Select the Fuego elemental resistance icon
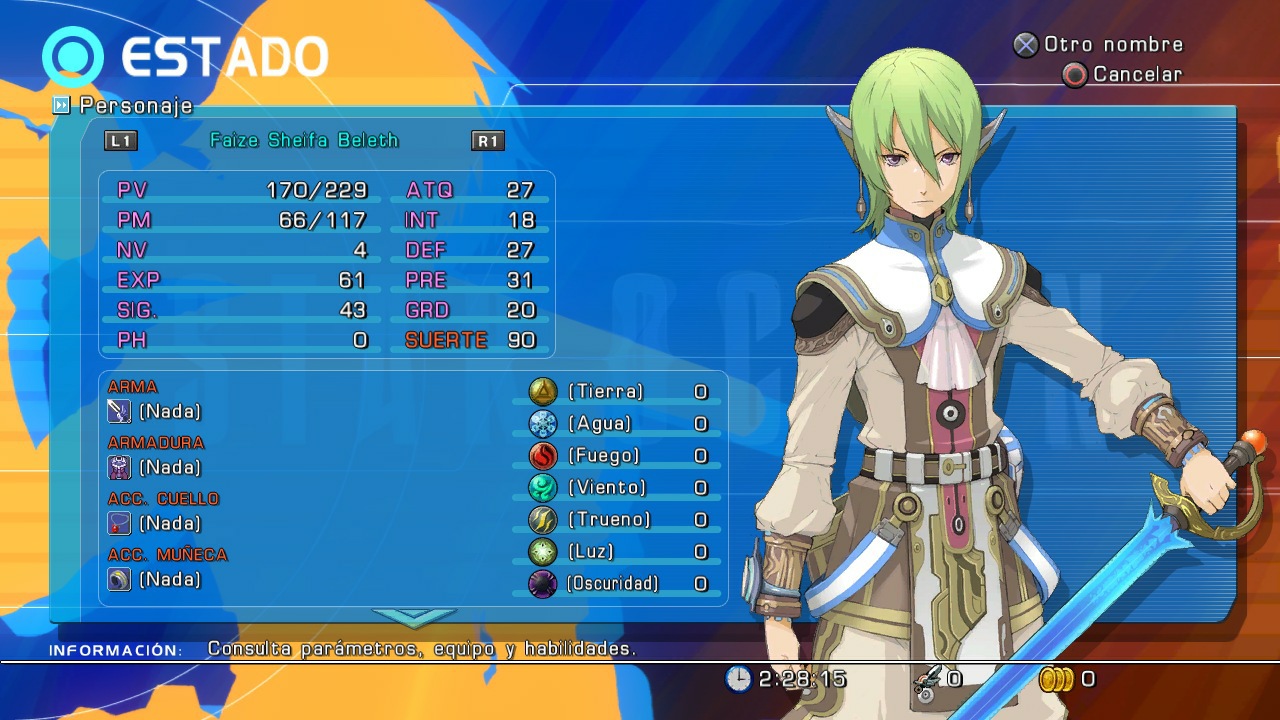This screenshot has width=1280, height=720. click(x=540, y=455)
